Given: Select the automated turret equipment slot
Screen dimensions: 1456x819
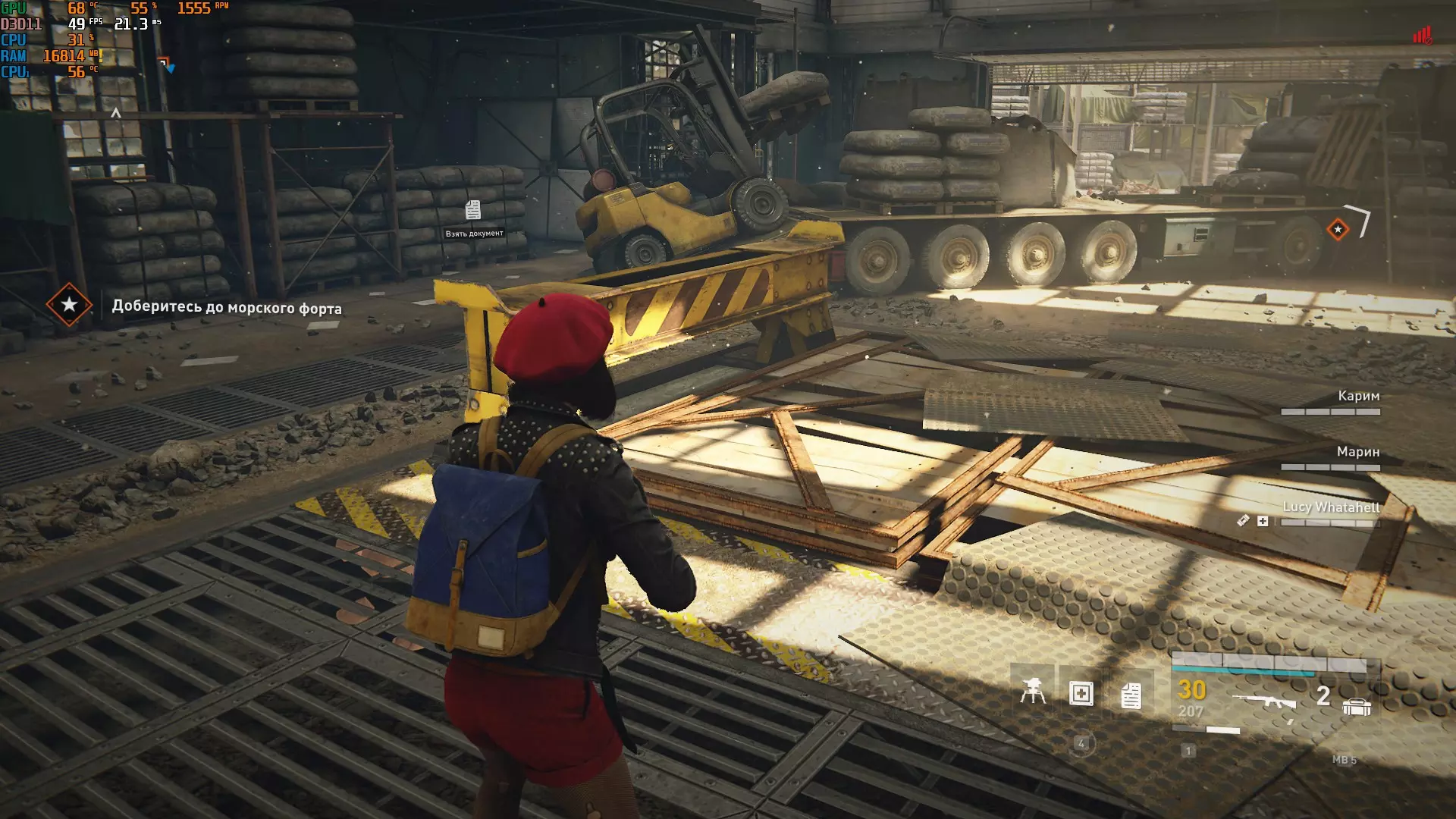Looking at the screenshot, I should tap(1032, 692).
